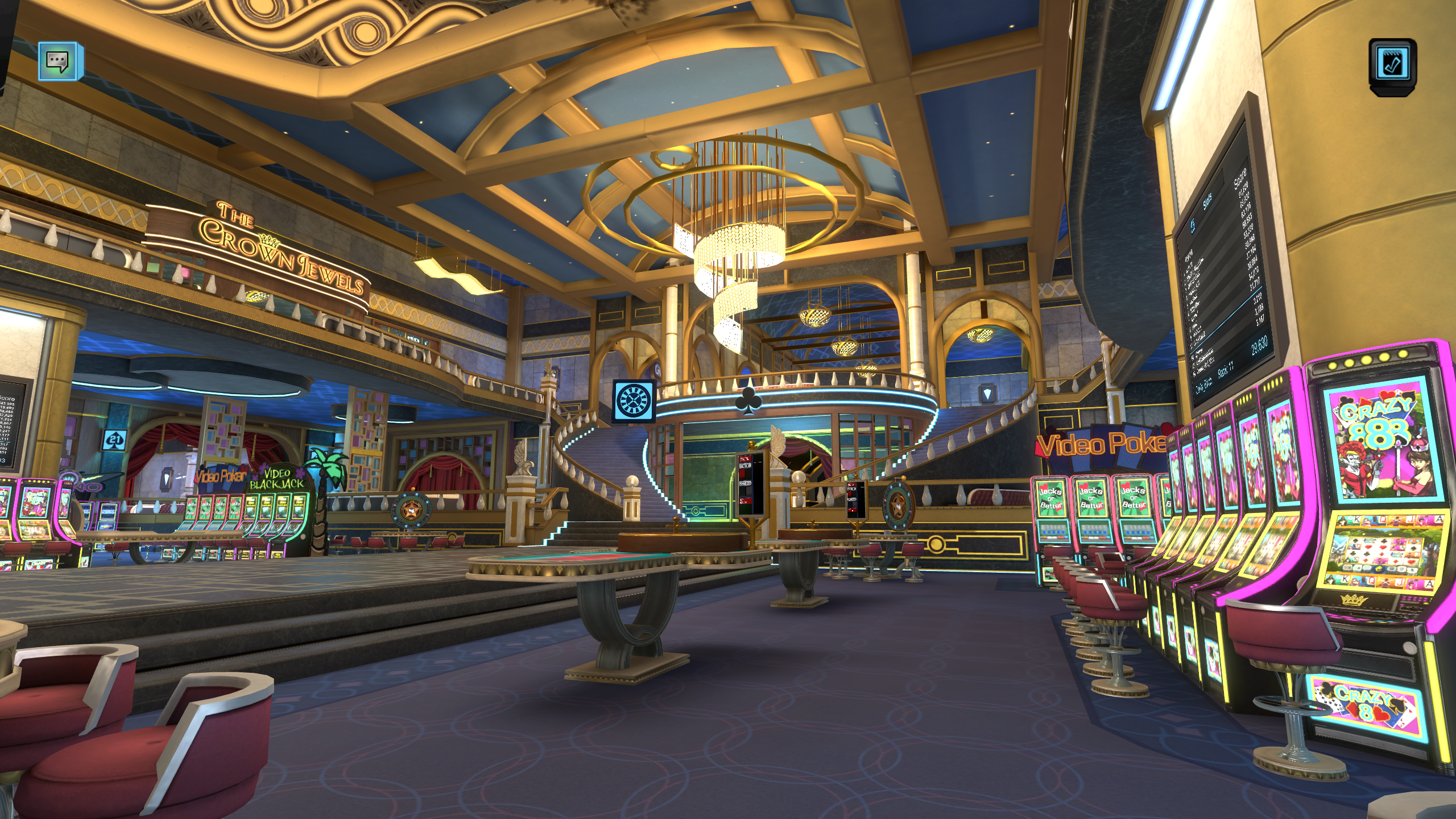Image resolution: width=1456 pixels, height=819 pixels.
Task: Open the chat speech bubble icon
Action: tap(59, 60)
